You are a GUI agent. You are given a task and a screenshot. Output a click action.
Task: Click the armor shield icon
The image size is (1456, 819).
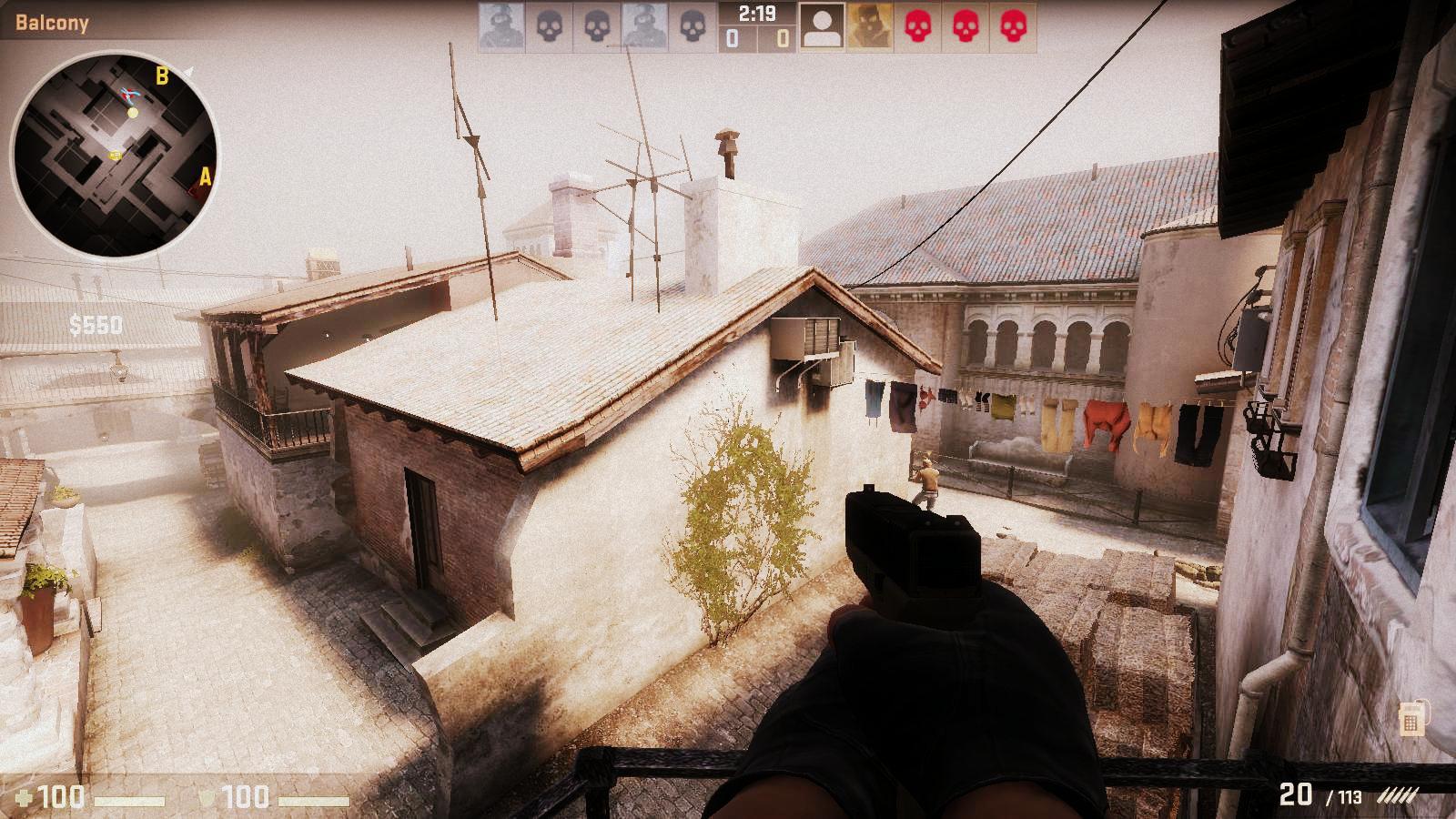(206, 796)
